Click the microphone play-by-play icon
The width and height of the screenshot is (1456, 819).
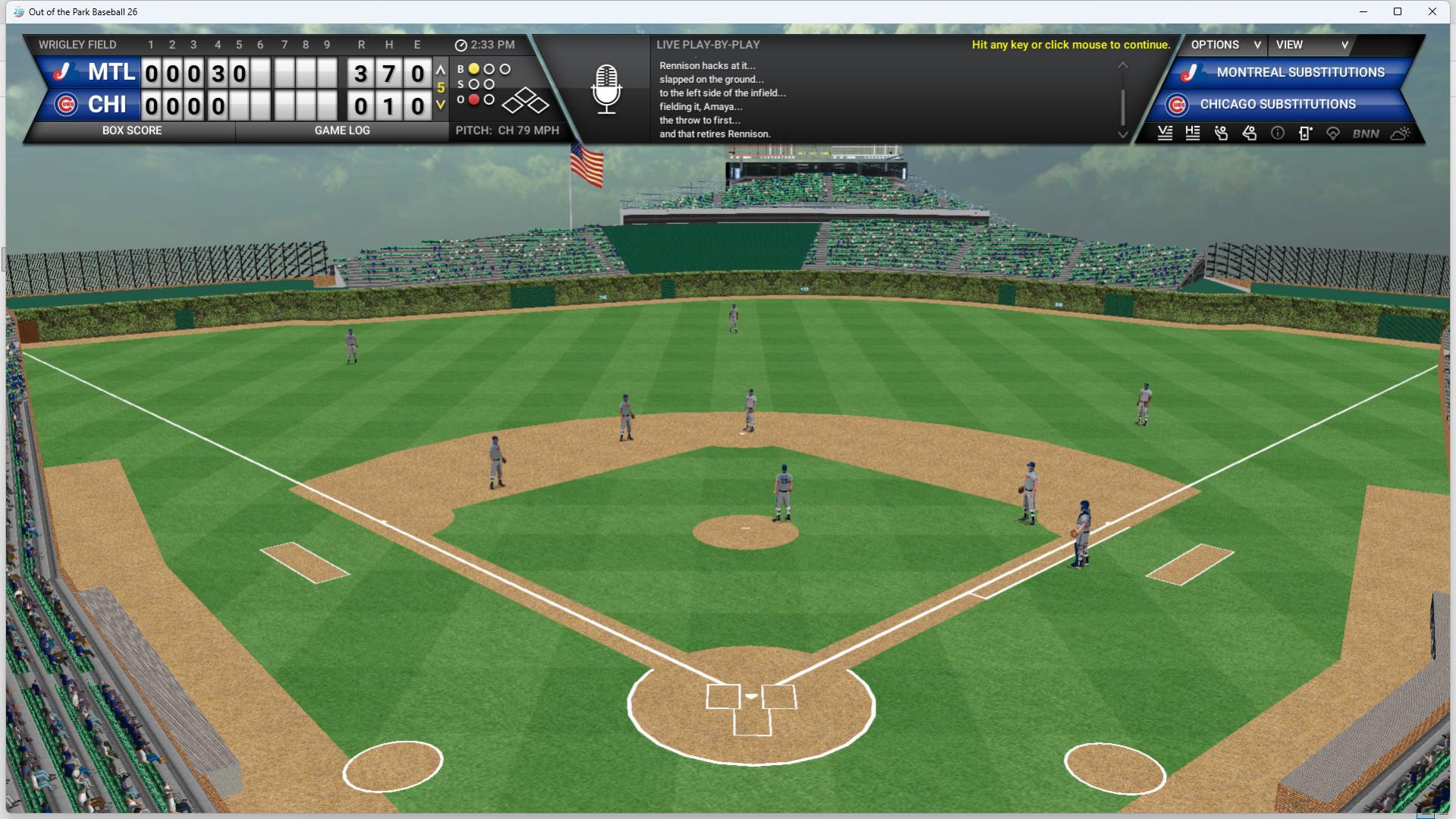606,90
